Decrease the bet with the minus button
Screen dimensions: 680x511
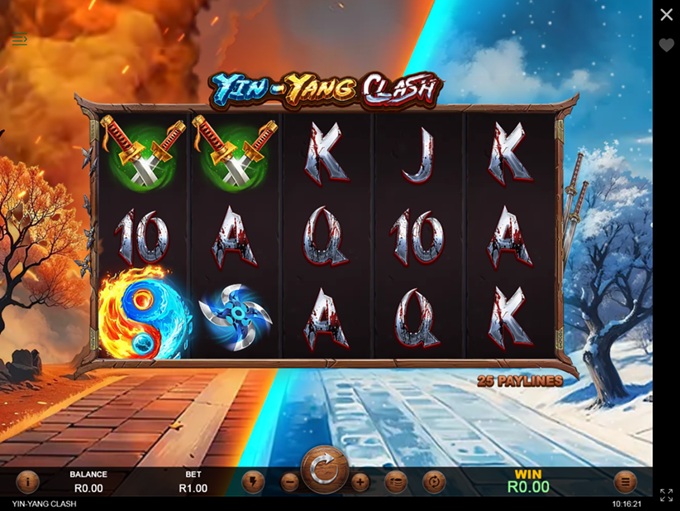tap(290, 481)
